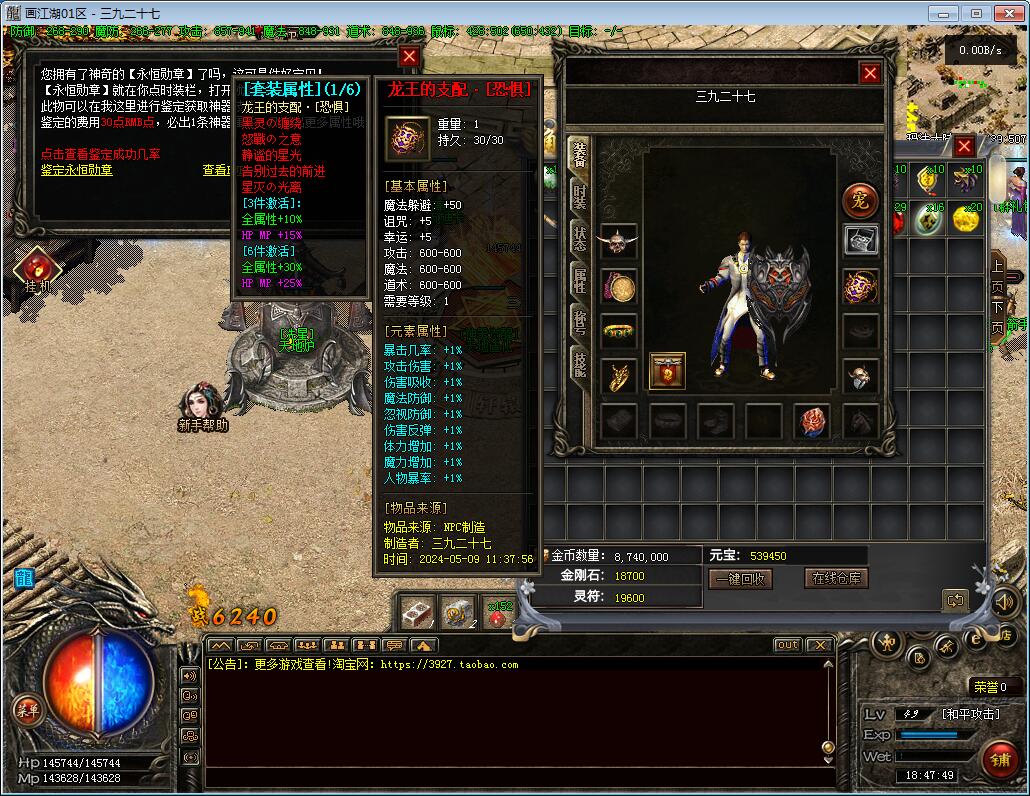The width and height of the screenshot is (1030, 796).
Task: Close the Eternal Medal NPC dialogue
Action: click(408, 57)
